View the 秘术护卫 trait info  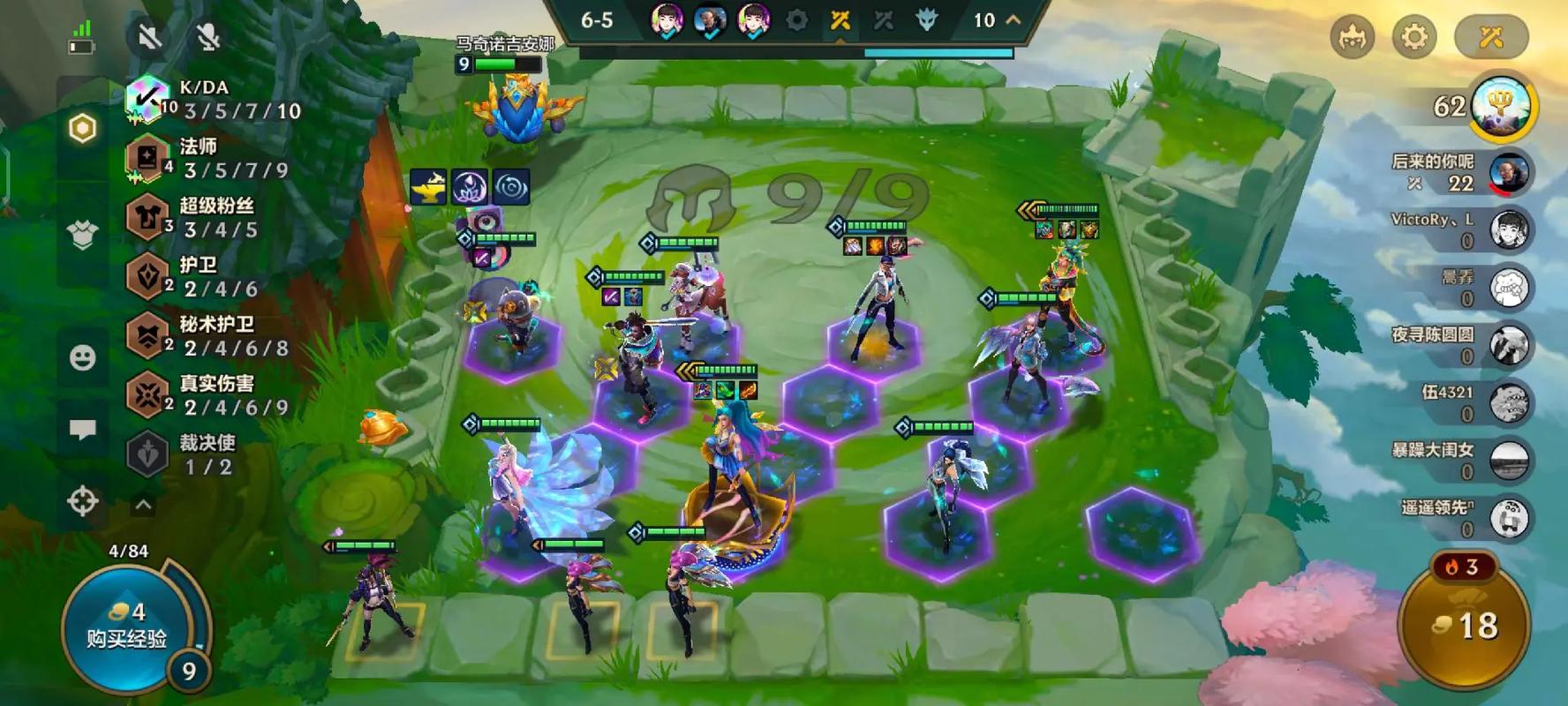click(x=212, y=336)
